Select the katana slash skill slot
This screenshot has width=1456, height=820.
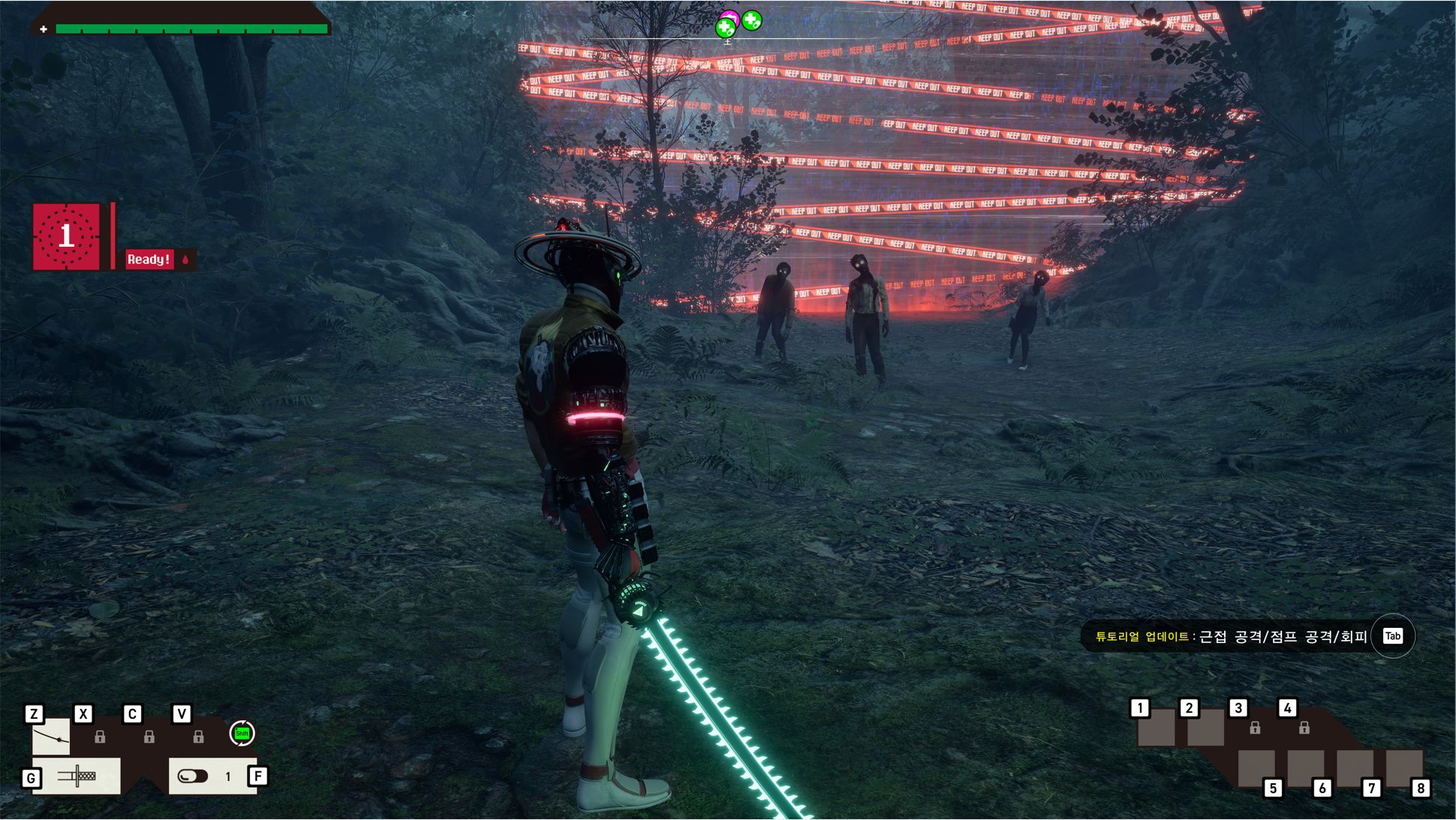pyautogui.click(x=51, y=737)
